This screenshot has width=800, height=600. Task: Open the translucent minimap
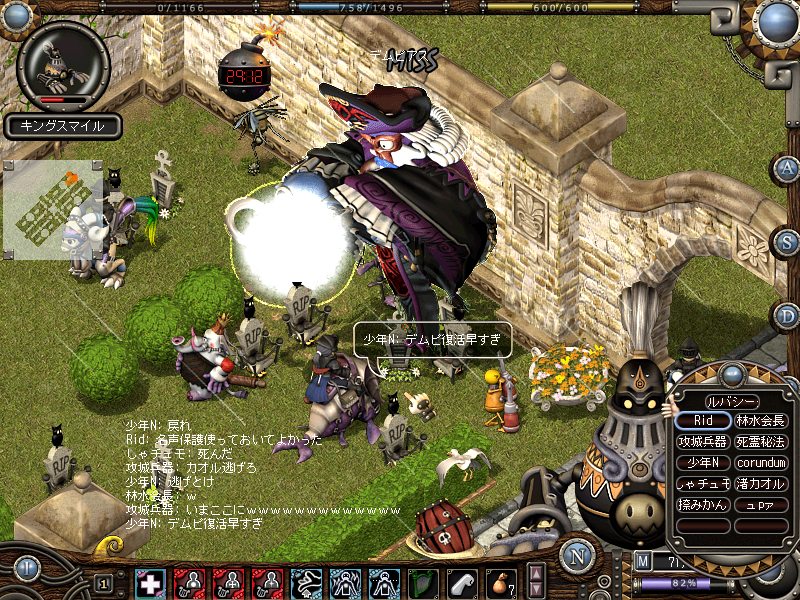click(55, 205)
